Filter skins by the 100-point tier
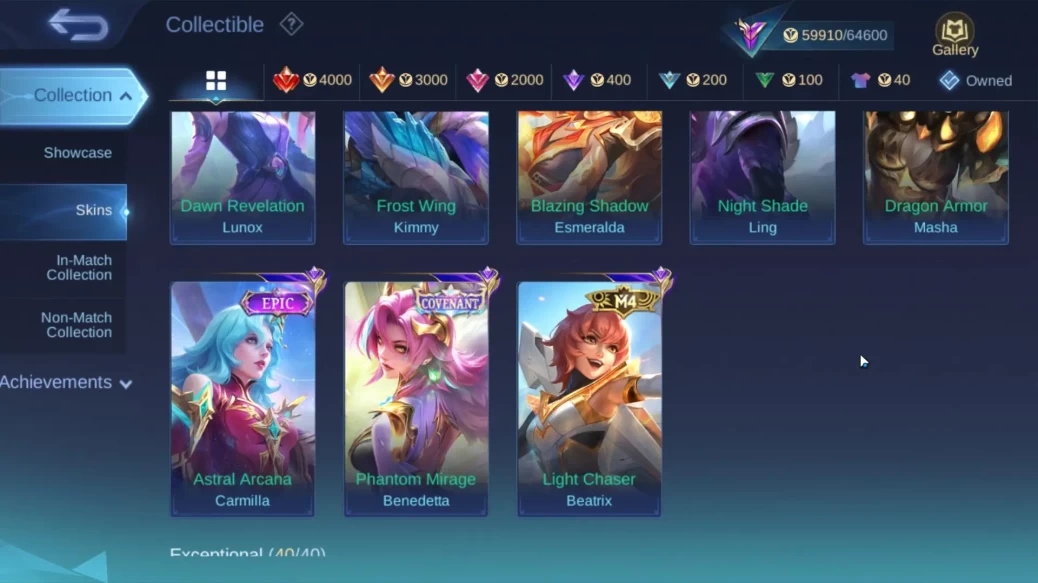 coord(789,80)
